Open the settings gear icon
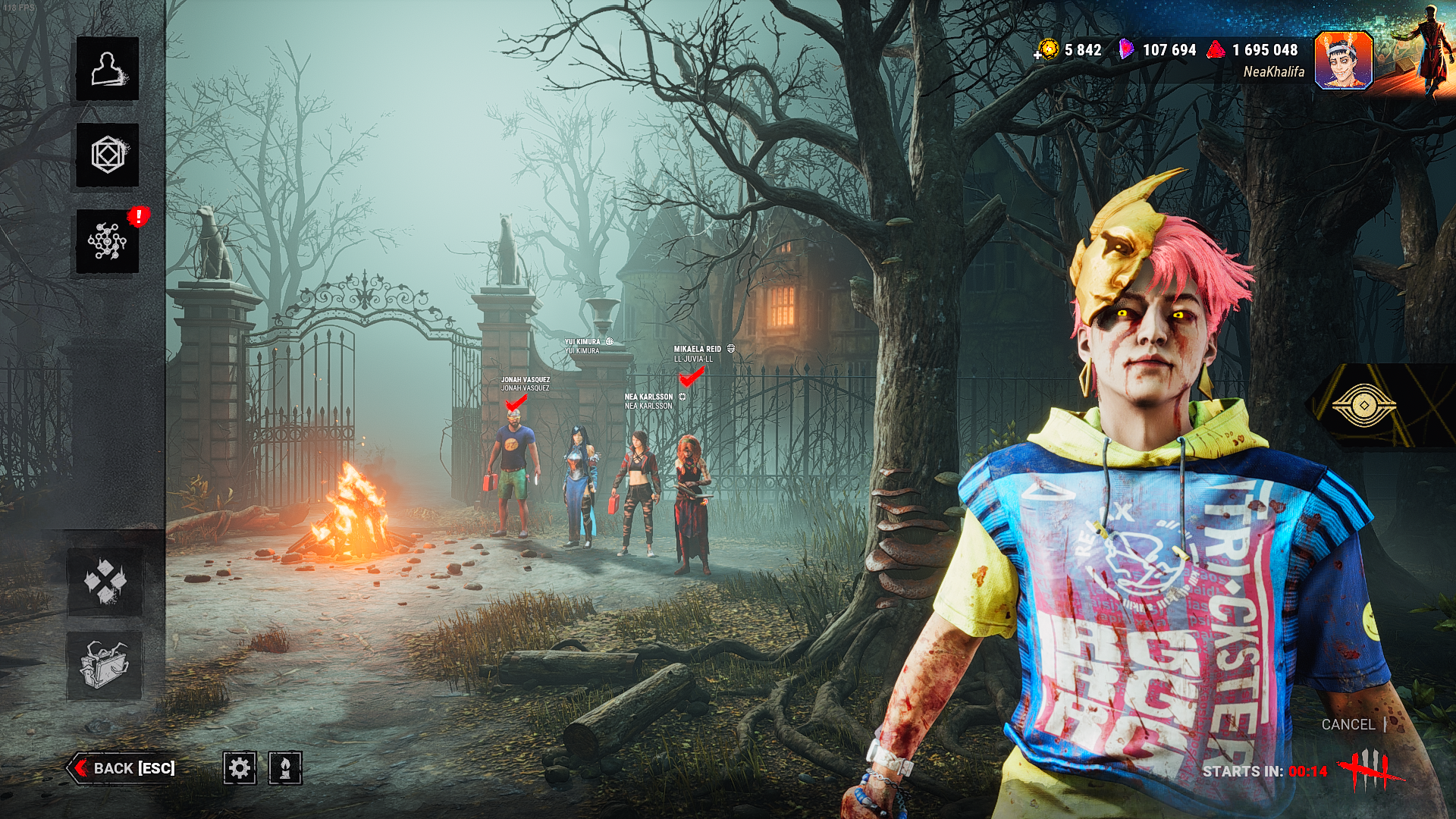The width and height of the screenshot is (1456, 819). (x=240, y=768)
